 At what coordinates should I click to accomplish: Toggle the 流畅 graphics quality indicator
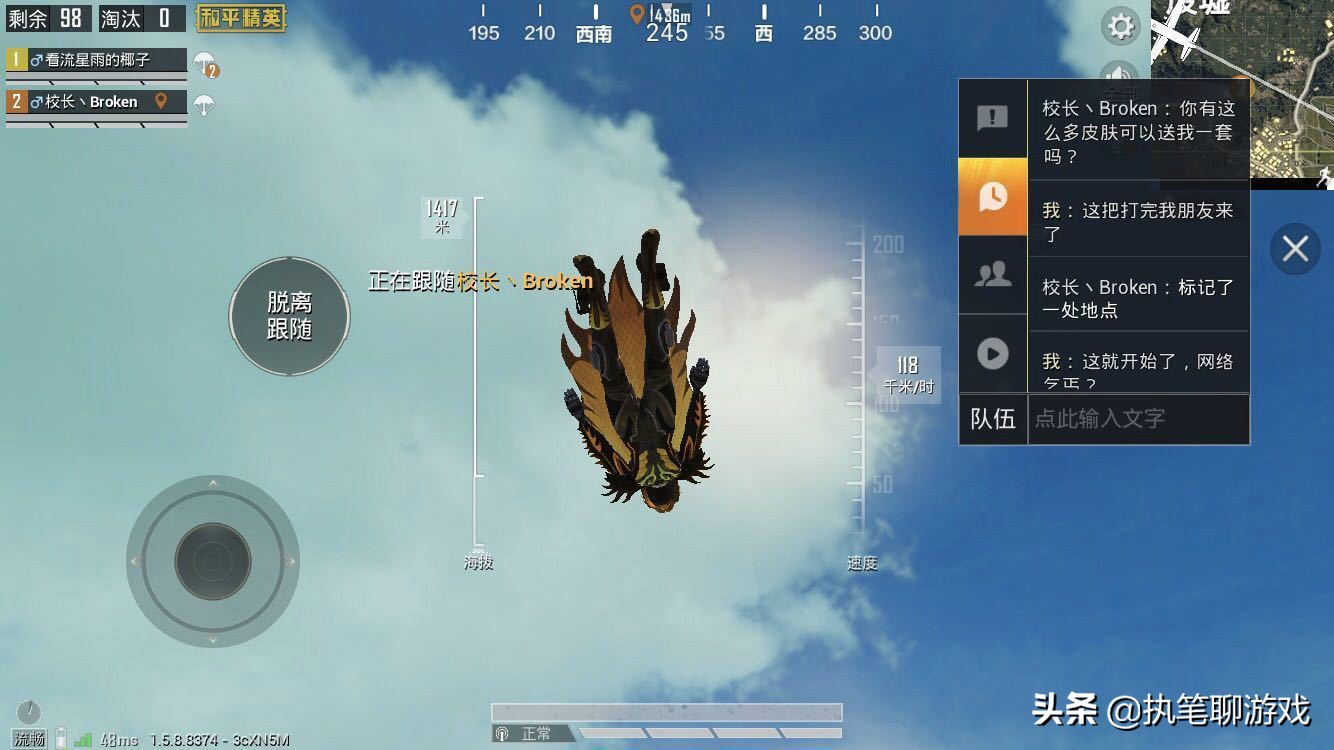pos(31,740)
